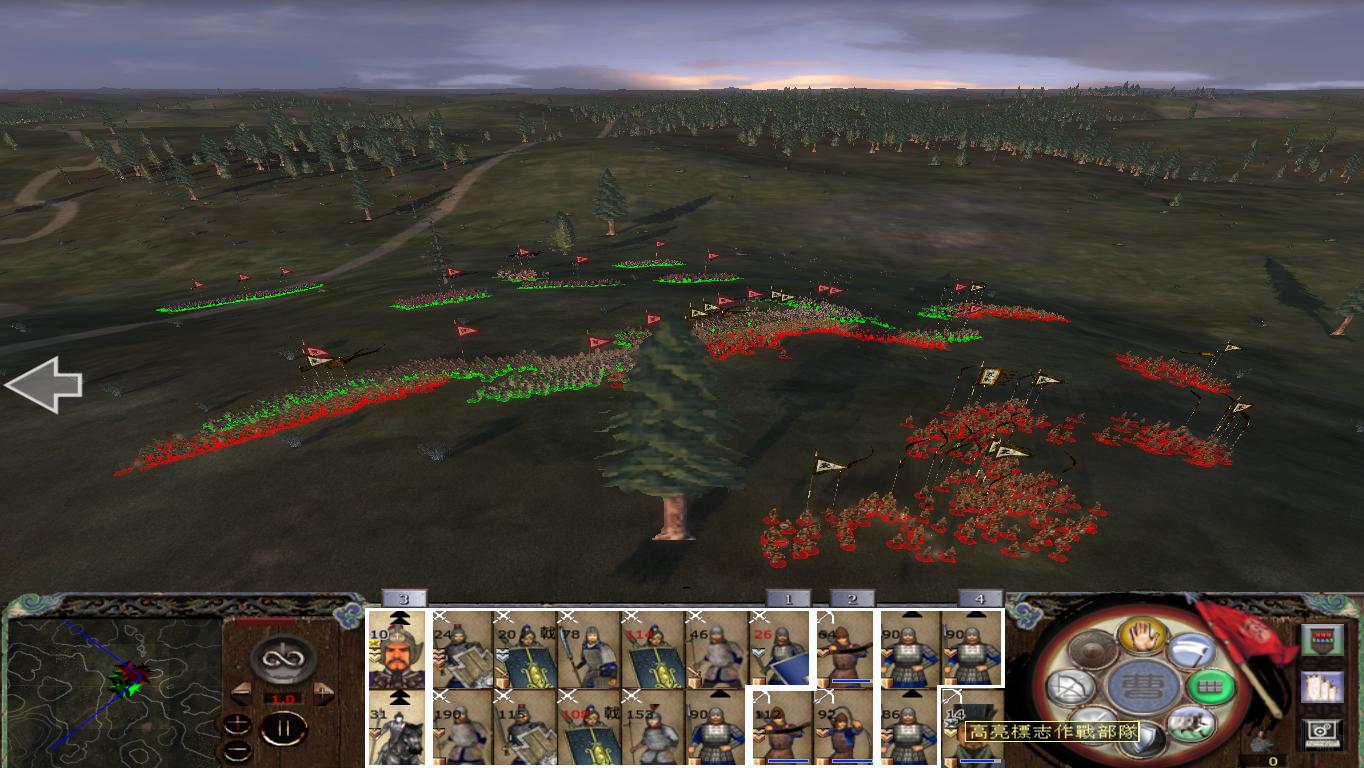Click the army banner icon above the scrolls
The width and height of the screenshot is (1364, 768).
1323,641
